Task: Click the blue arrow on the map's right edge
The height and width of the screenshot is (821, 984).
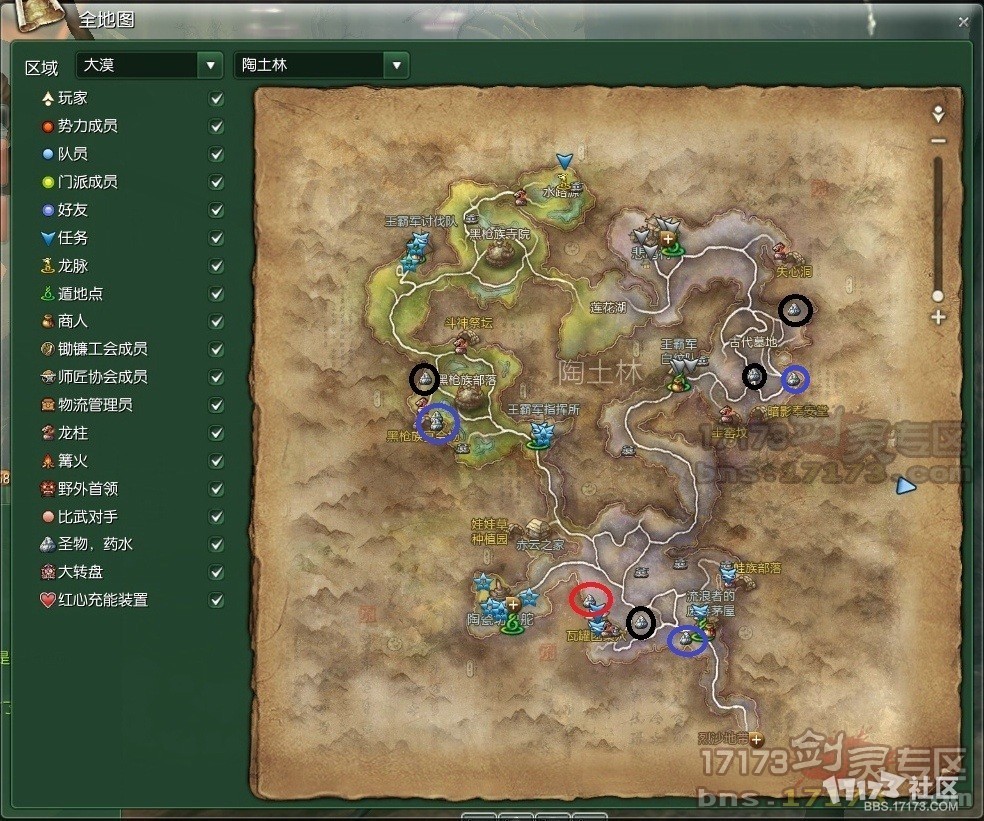Action: click(905, 486)
